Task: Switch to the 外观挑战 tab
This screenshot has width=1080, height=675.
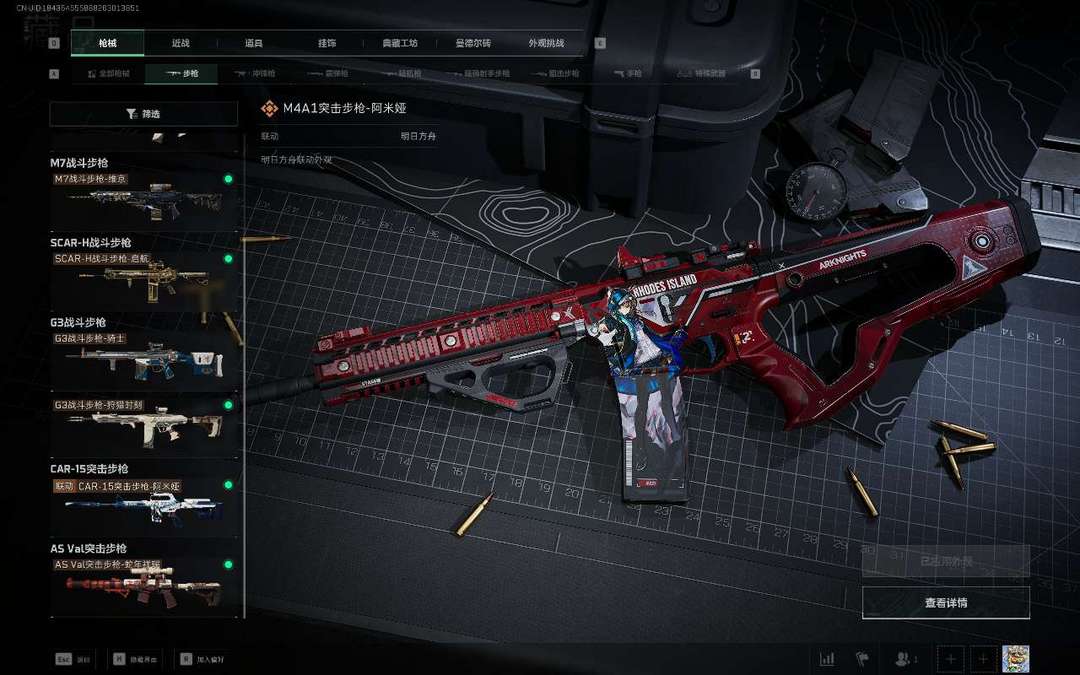Action: (x=546, y=43)
